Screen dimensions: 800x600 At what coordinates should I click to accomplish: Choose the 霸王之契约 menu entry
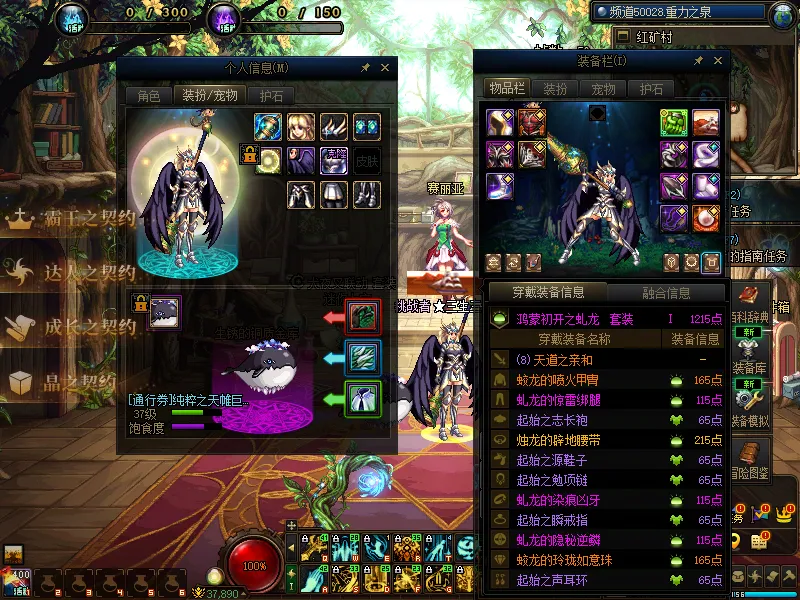(x=70, y=221)
